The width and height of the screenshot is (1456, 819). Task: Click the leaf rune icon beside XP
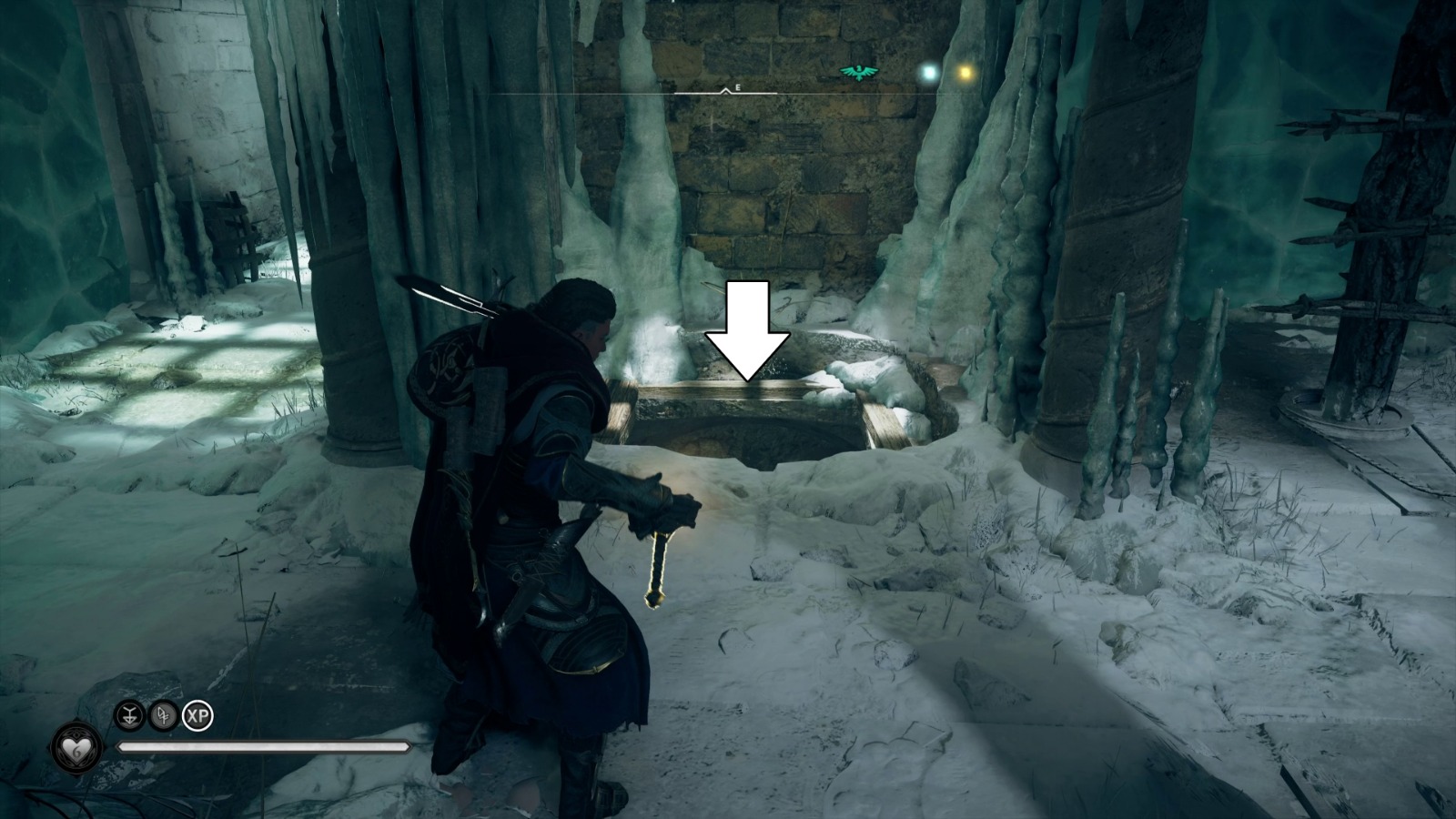pyautogui.click(x=162, y=714)
